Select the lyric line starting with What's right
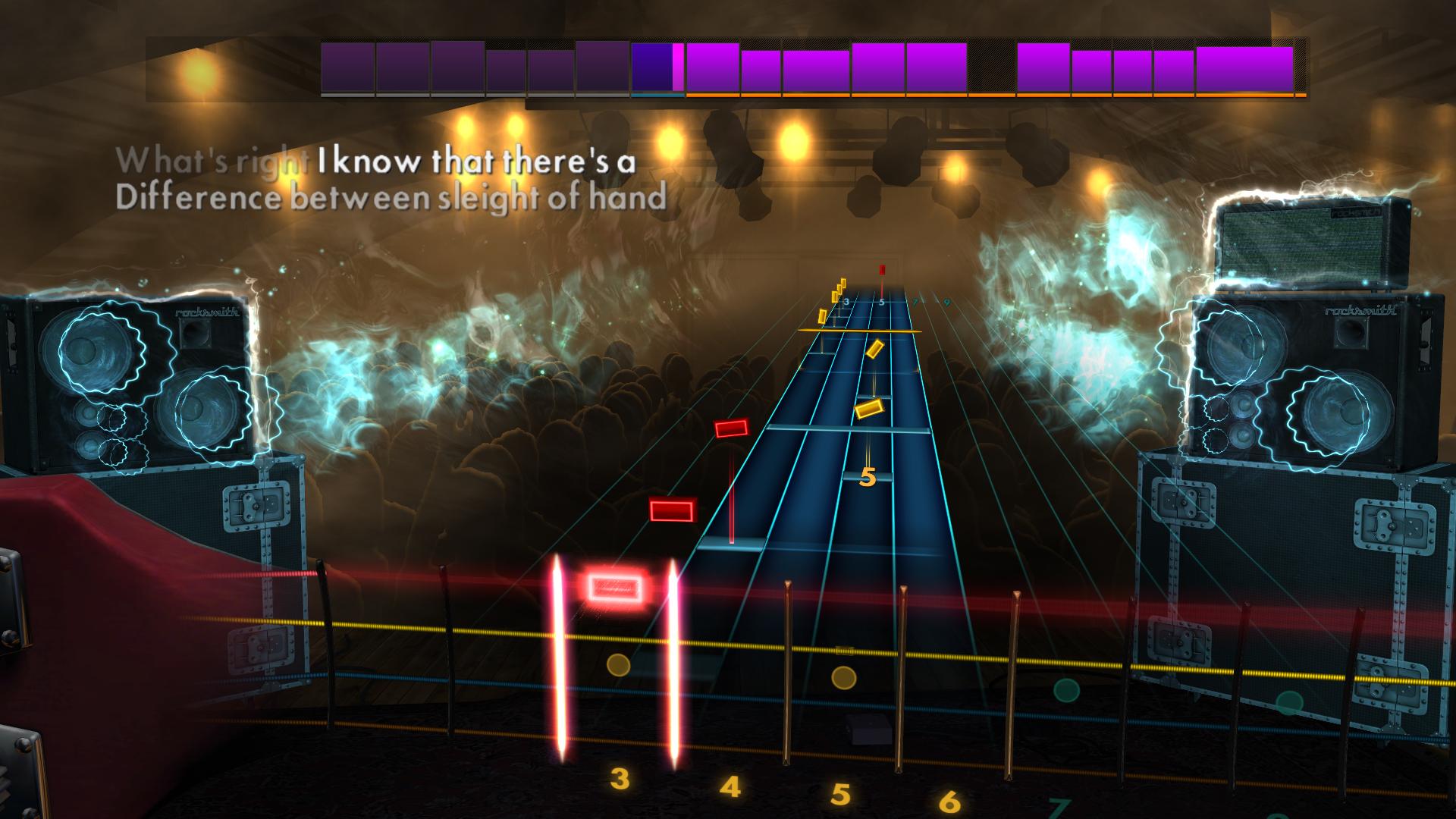Image resolution: width=1456 pixels, height=819 pixels. tap(215, 161)
